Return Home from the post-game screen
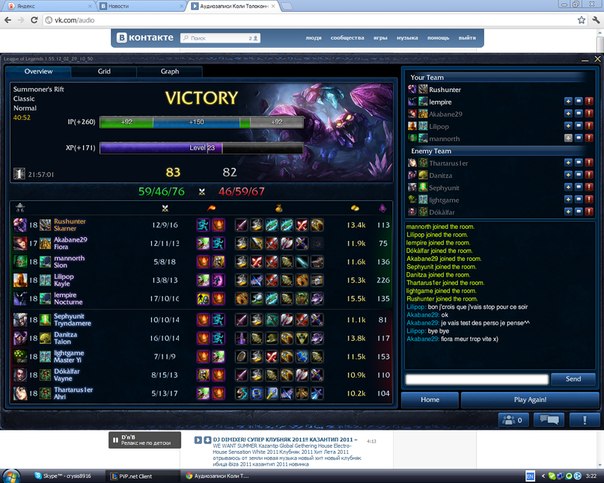604x483 pixels. (x=430, y=399)
